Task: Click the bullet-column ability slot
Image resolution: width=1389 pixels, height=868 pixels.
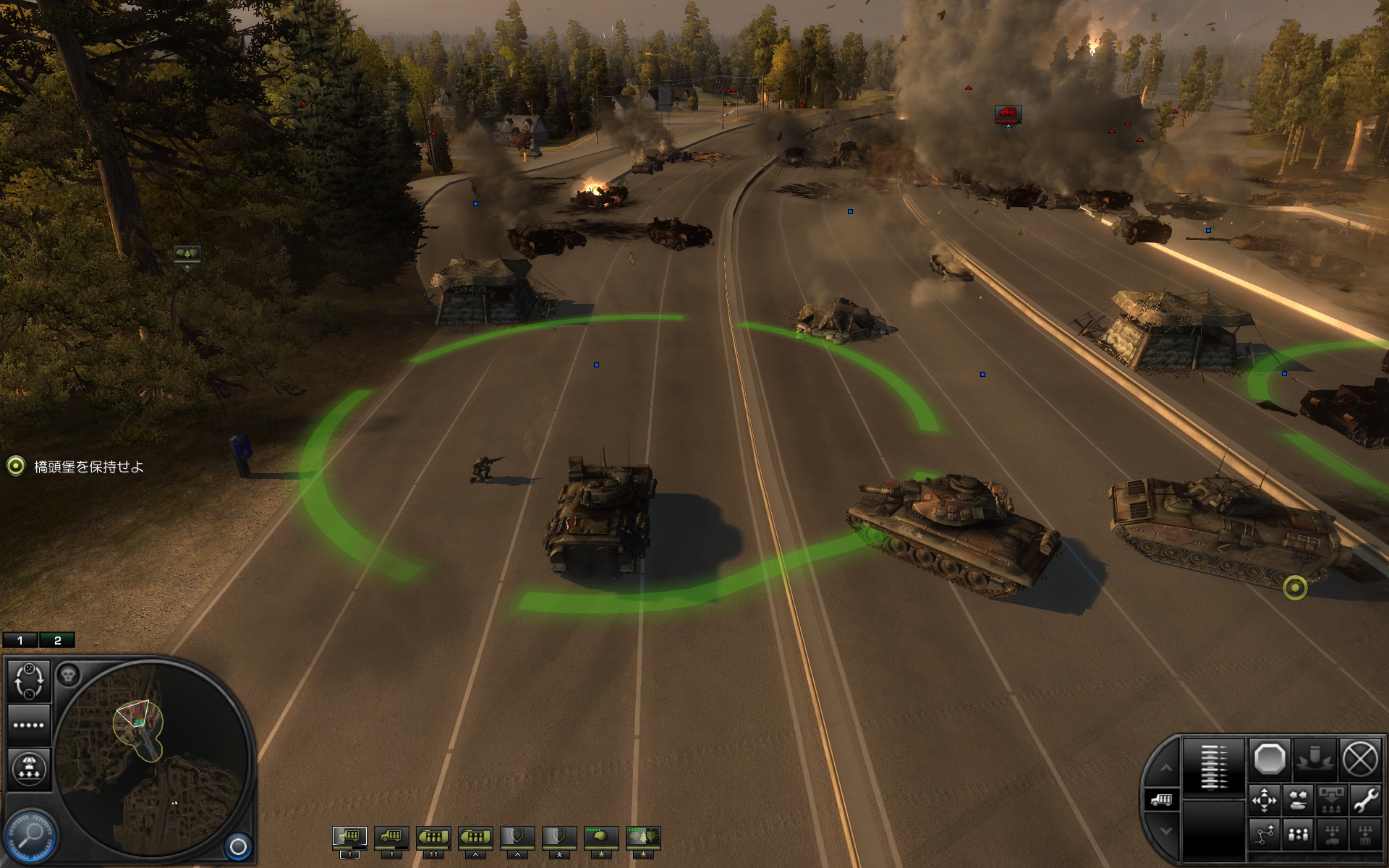Action: (x=1213, y=767)
